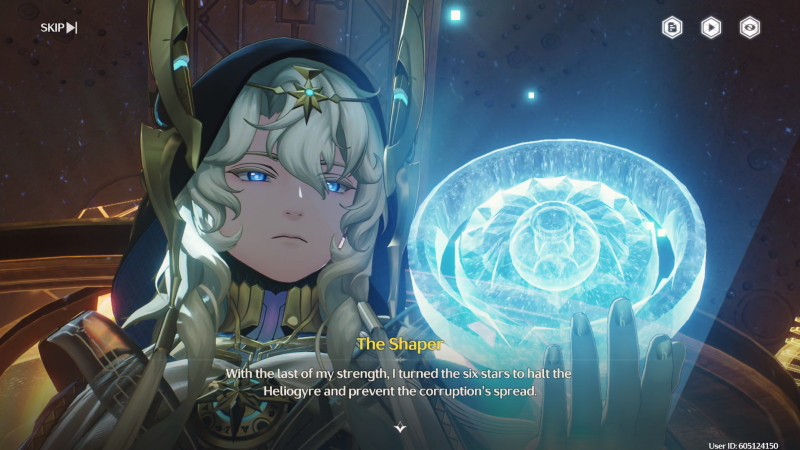
Task: Advance dialogue using the star-shaped continue arrow
Action: [x=400, y=427]
